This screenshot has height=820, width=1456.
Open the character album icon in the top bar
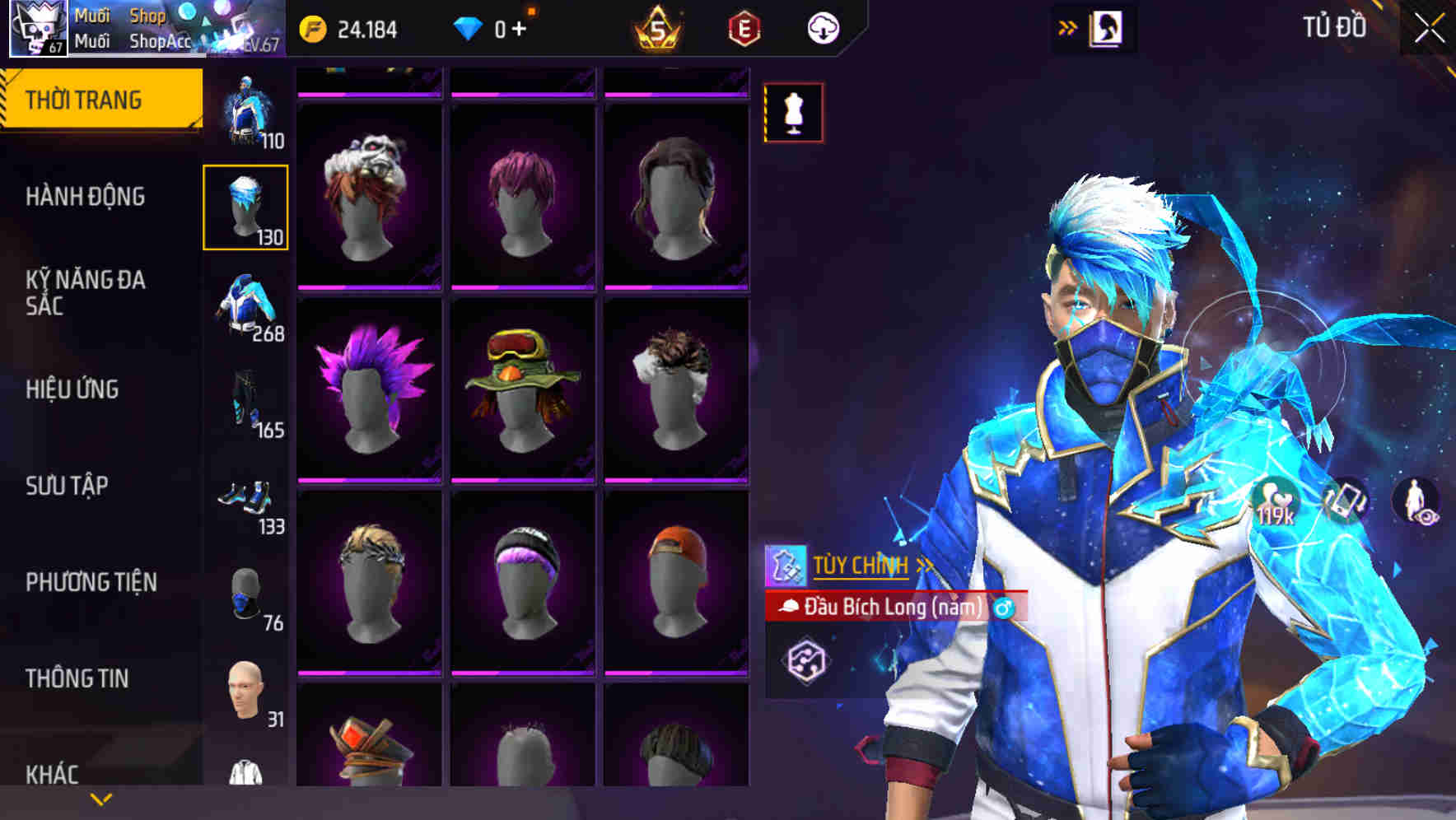tap(1108, 28)
